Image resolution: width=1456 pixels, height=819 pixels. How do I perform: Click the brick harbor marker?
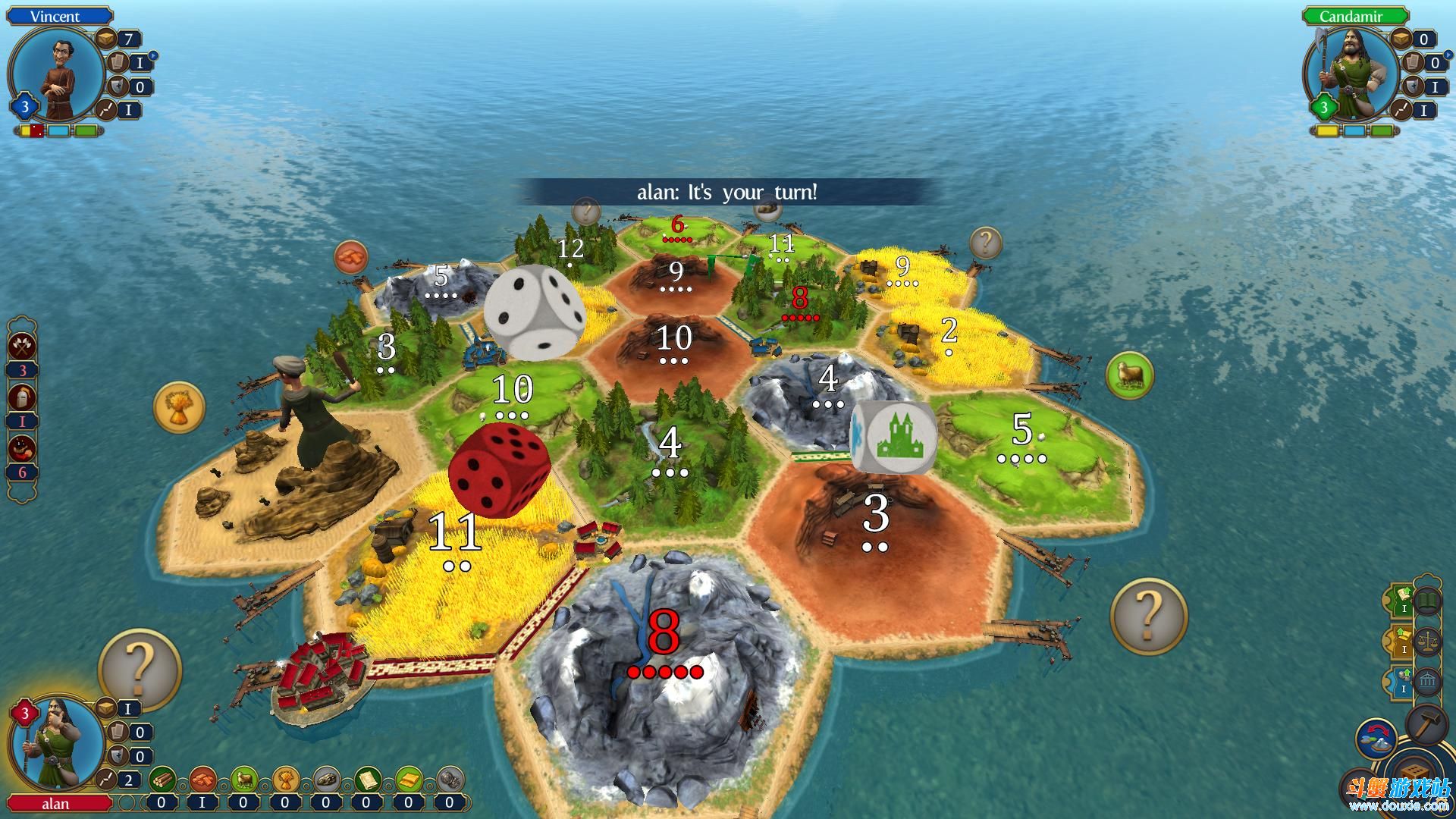(x=350, y=258)
